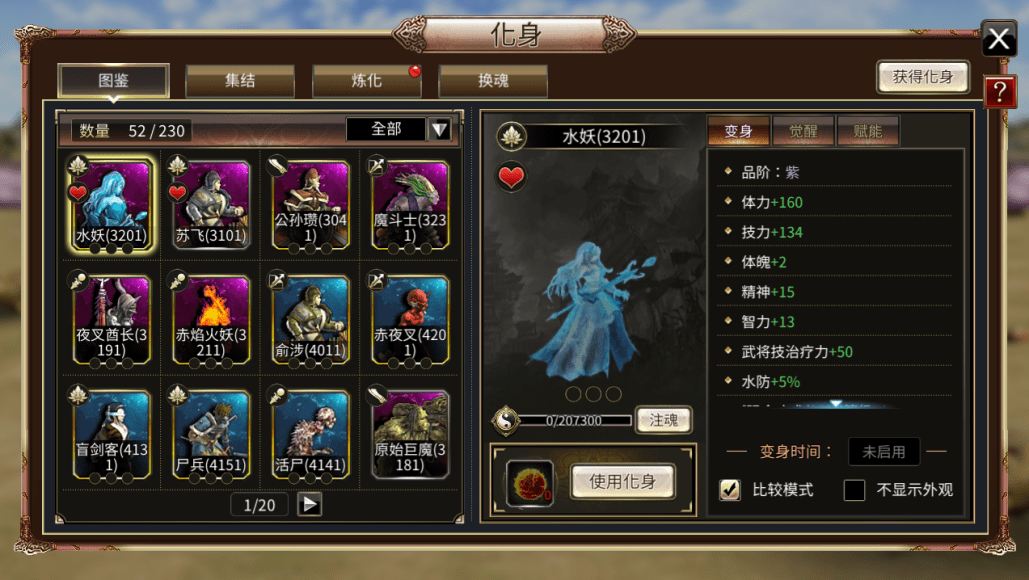Screen dimensions: 1029x580
Task: Toggle the 比较模式 checkbox
Action: (x=731, y=490)
